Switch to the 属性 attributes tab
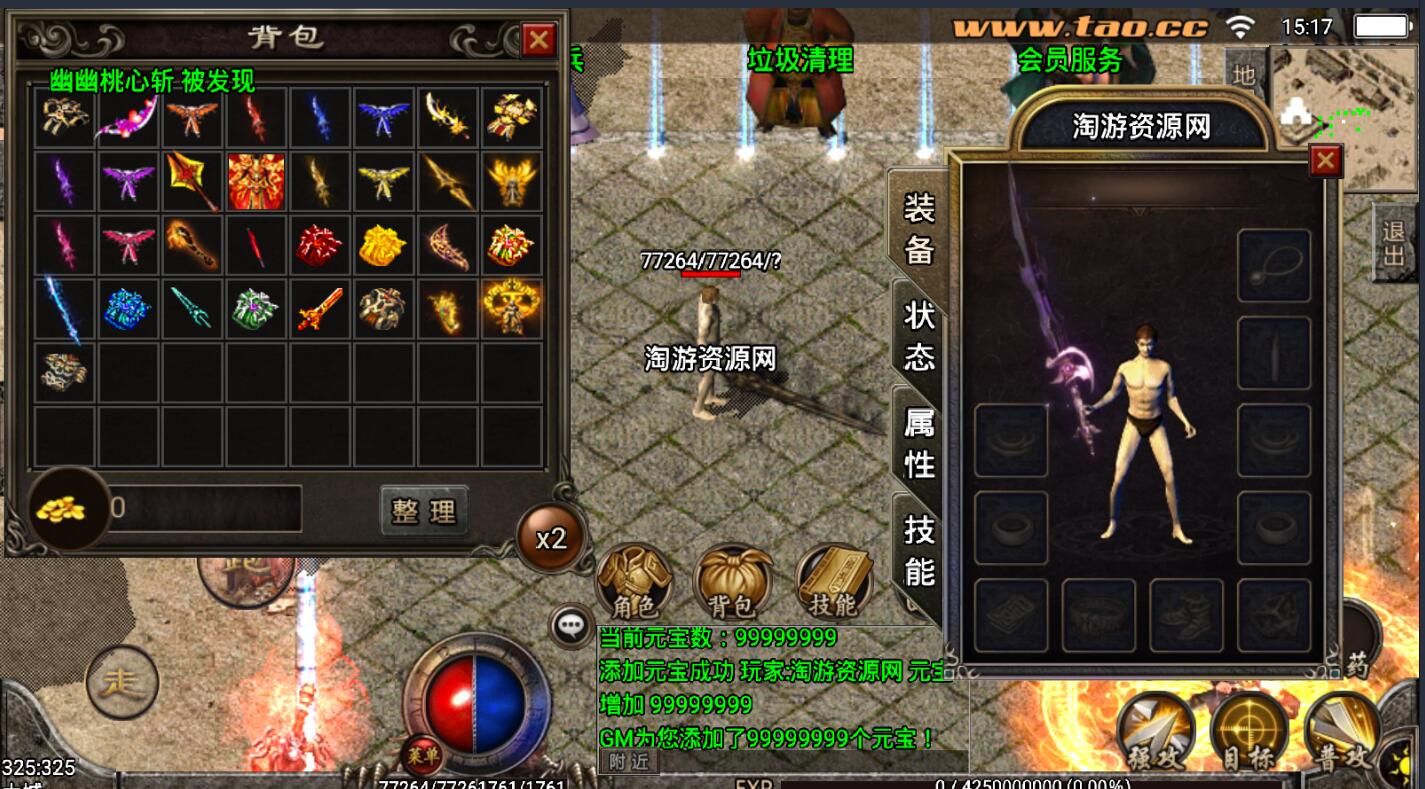This screenshot has height=789, width=1425. [x=918, y=441]
